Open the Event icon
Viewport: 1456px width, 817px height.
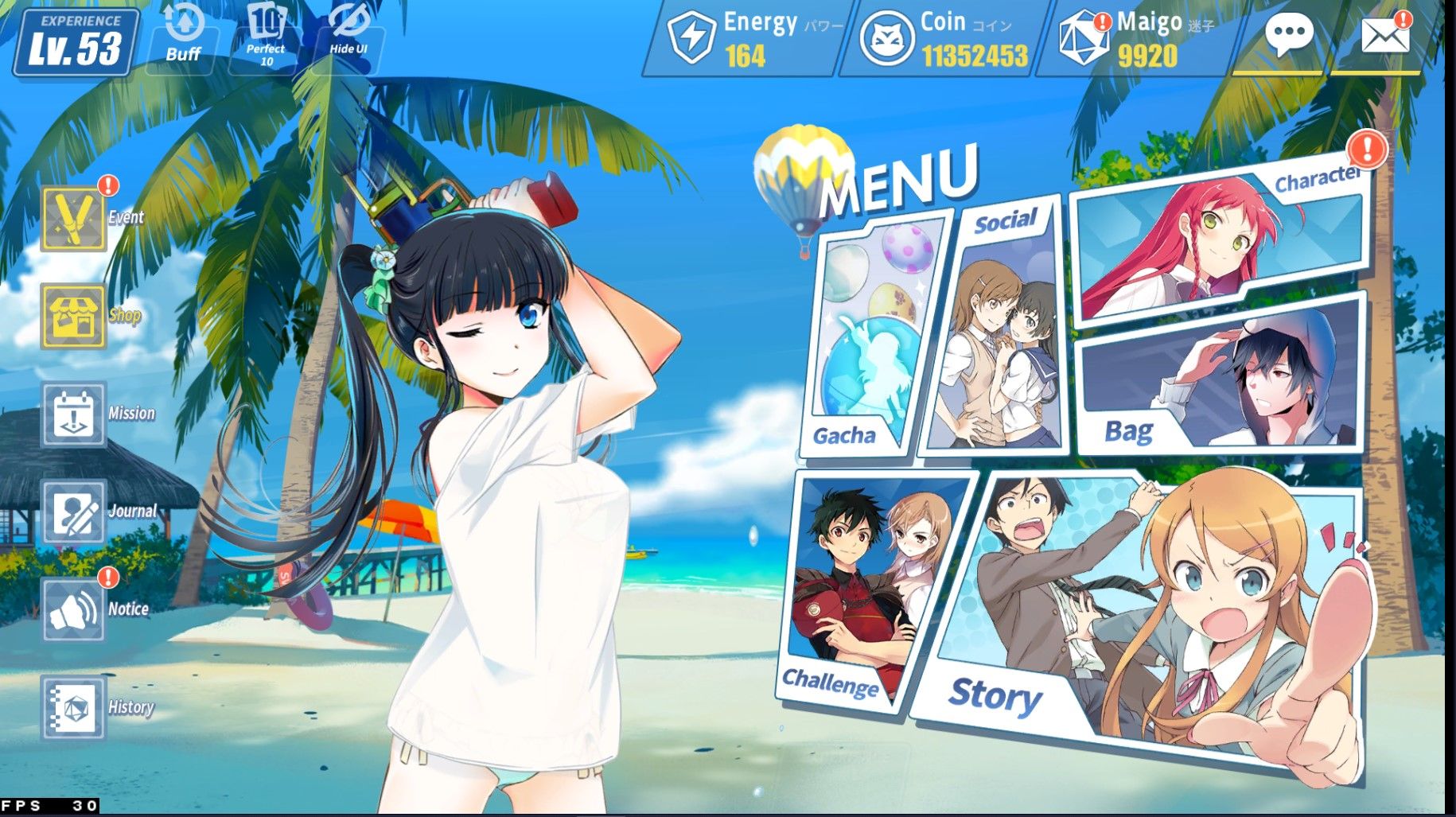74,218
